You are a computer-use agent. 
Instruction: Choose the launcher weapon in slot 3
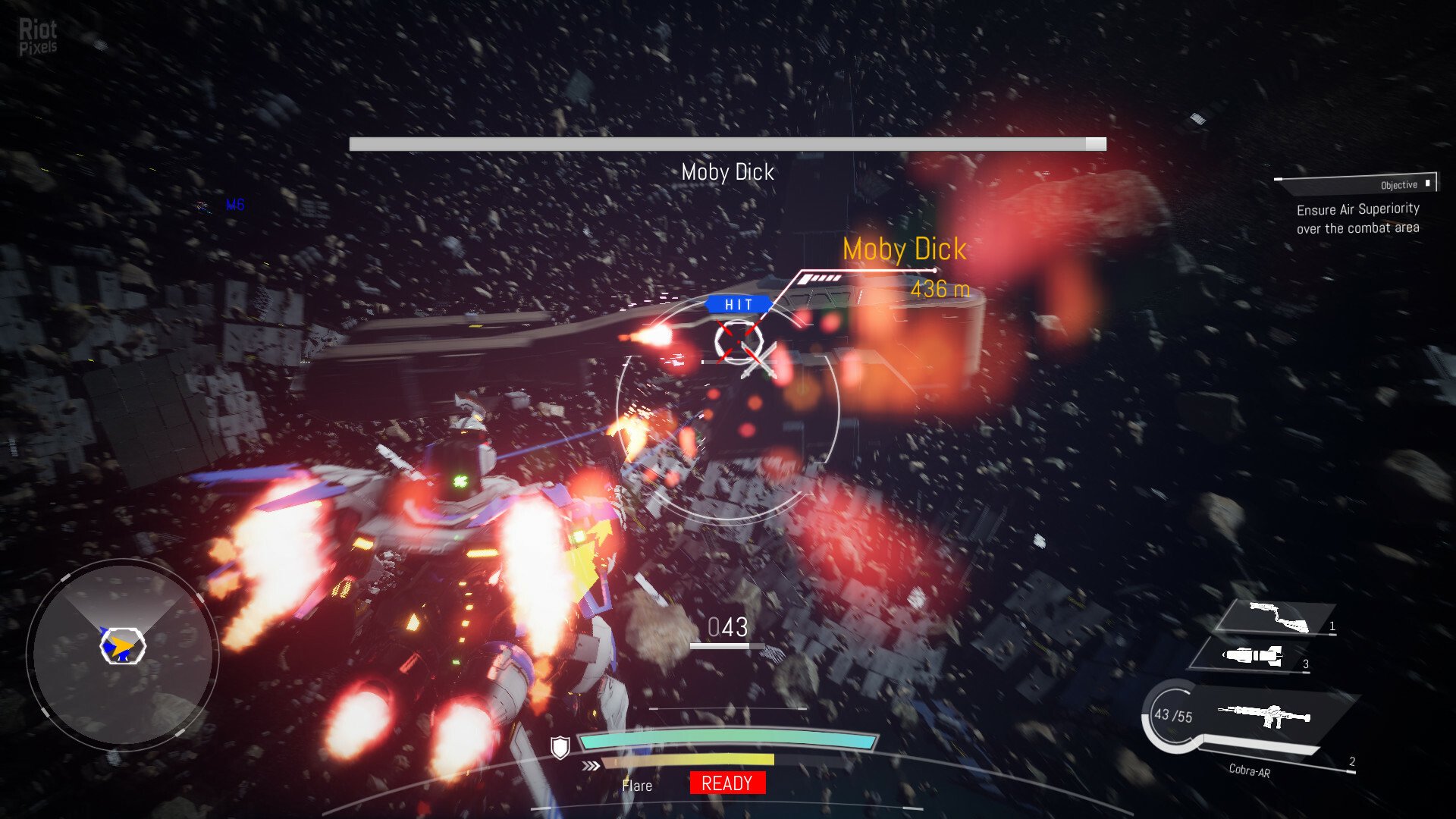1253,655
